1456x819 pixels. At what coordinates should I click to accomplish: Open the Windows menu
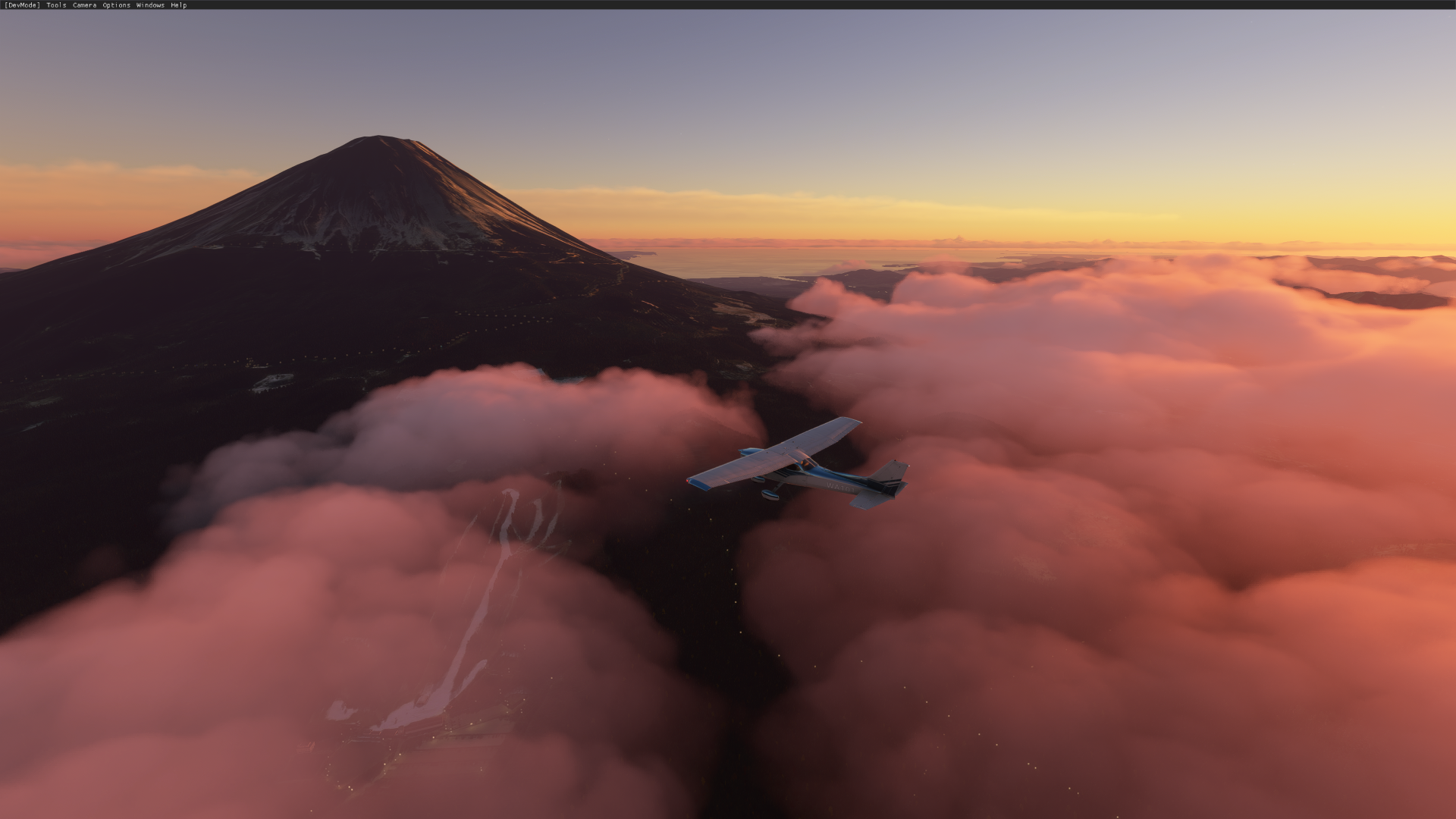[x=149, y=5]
